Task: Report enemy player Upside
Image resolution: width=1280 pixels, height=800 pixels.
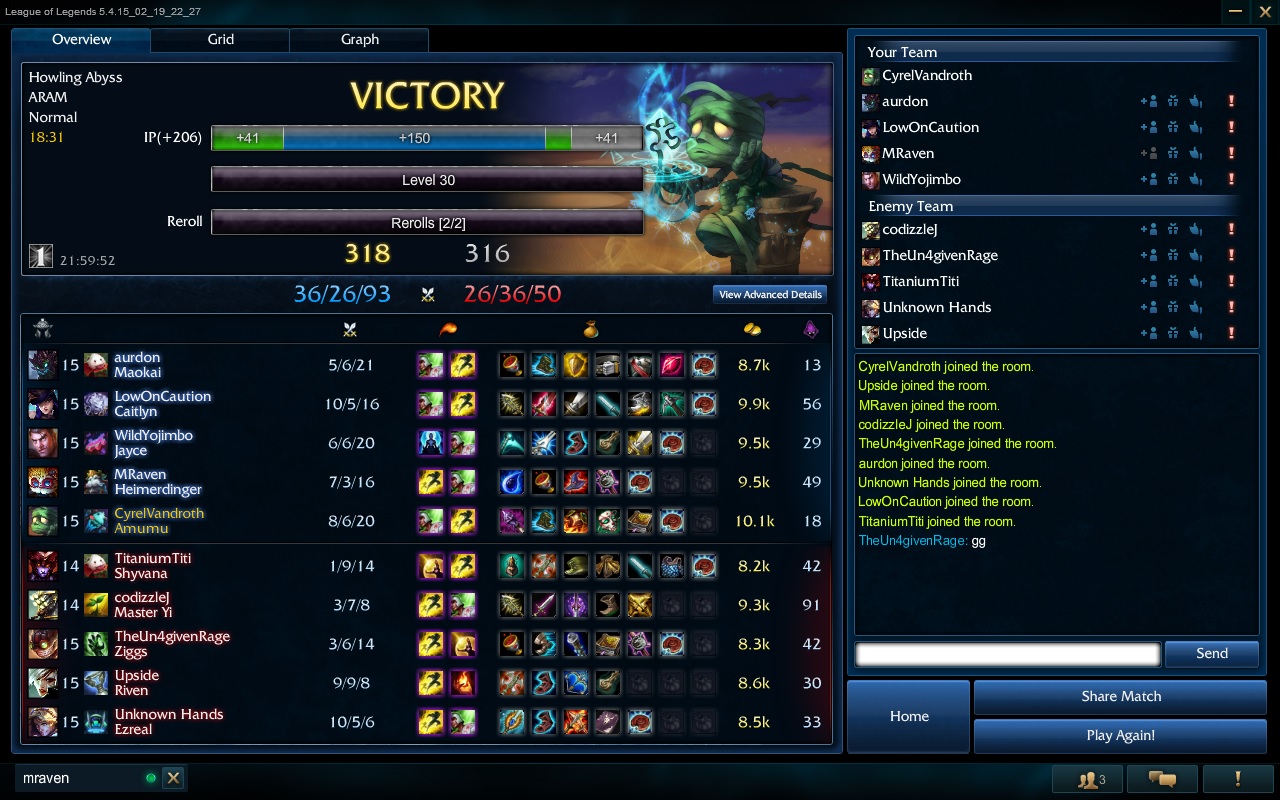Action: click(1231, 333)
